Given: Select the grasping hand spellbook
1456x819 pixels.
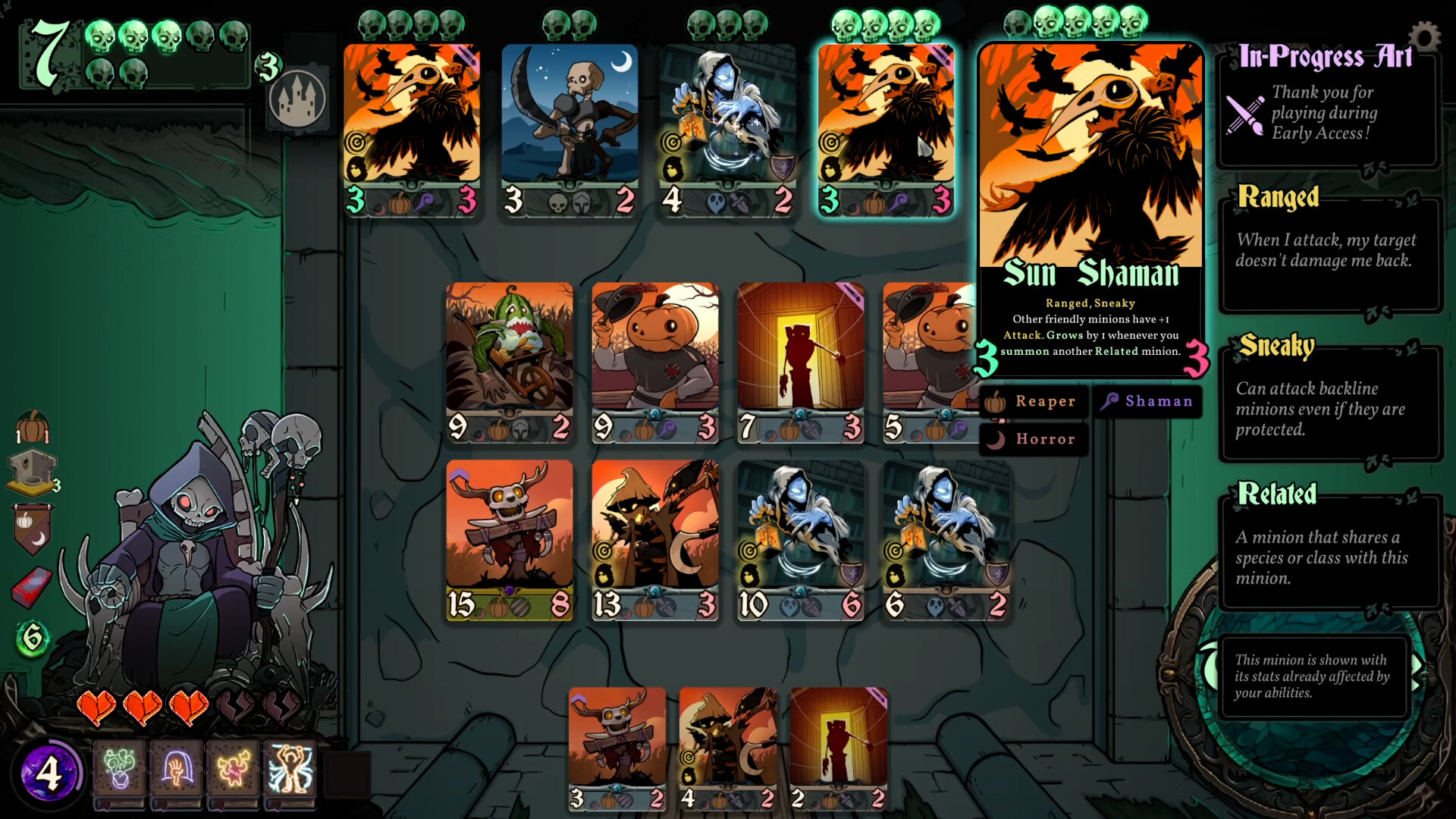Looking at the screenshot, I should tap(176, 770).
